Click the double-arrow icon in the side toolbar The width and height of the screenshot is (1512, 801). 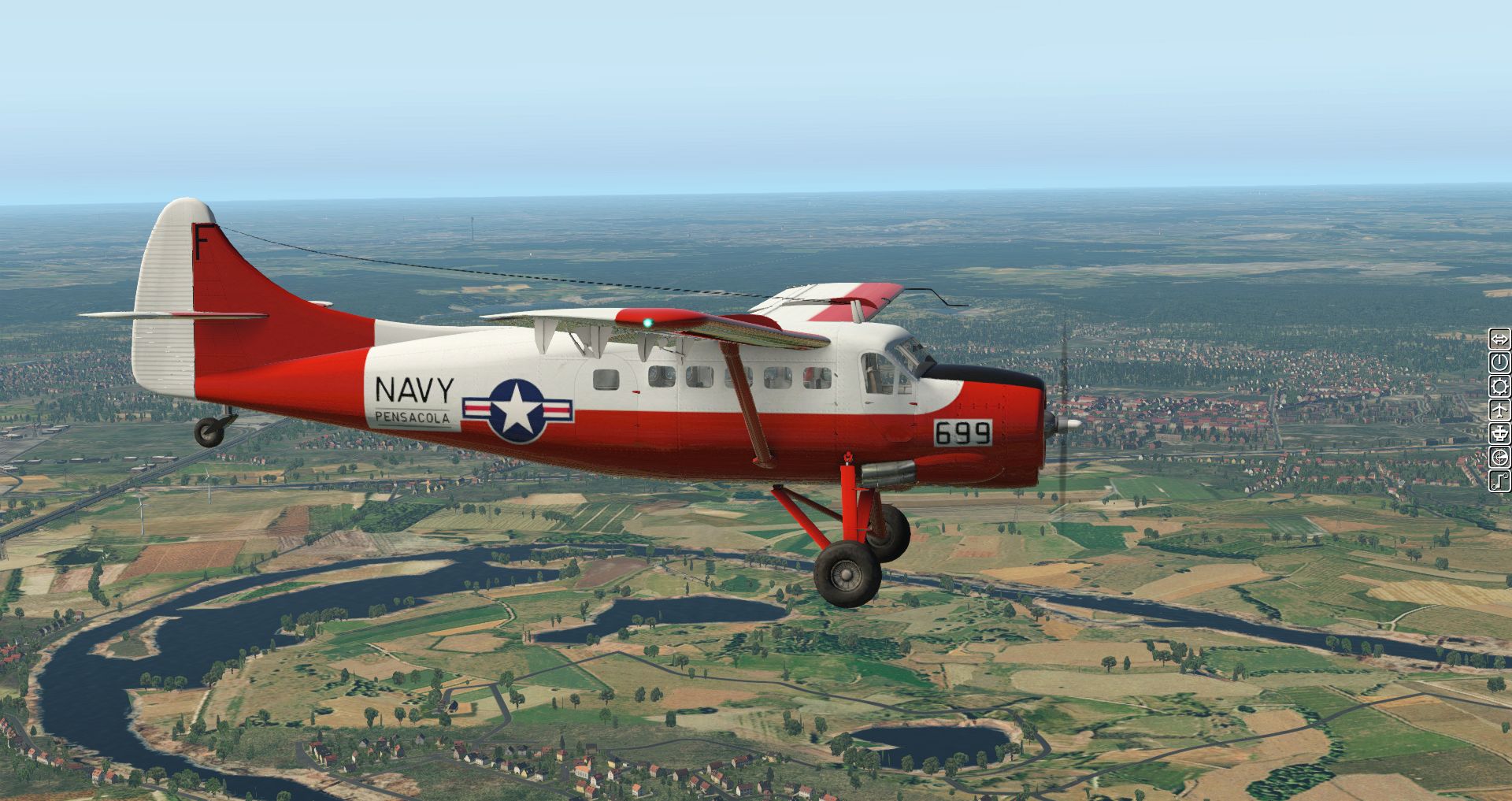point(1499,339)
